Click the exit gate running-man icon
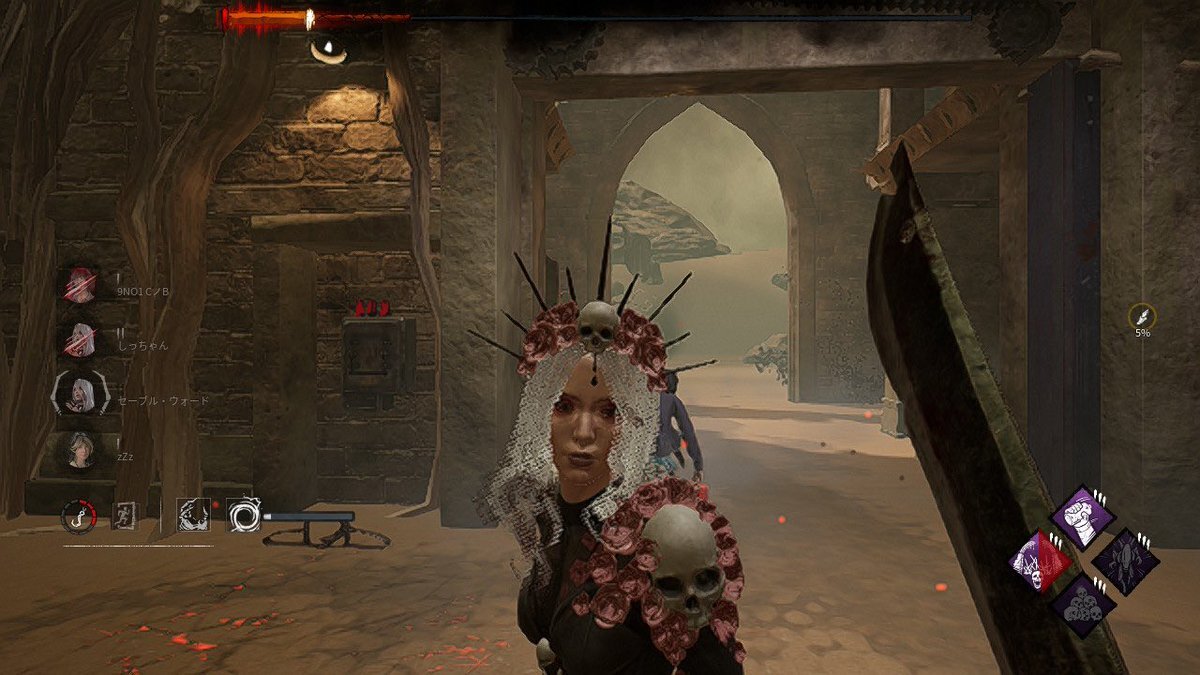1200x675 pixels. tap(124, 516)
